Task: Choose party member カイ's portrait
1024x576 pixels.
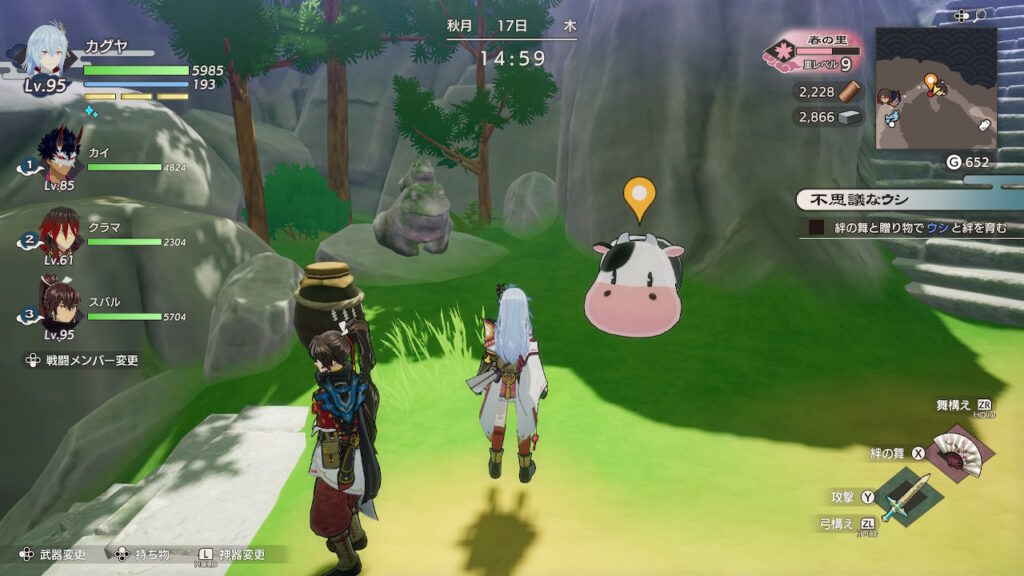Action: [58, 159]
